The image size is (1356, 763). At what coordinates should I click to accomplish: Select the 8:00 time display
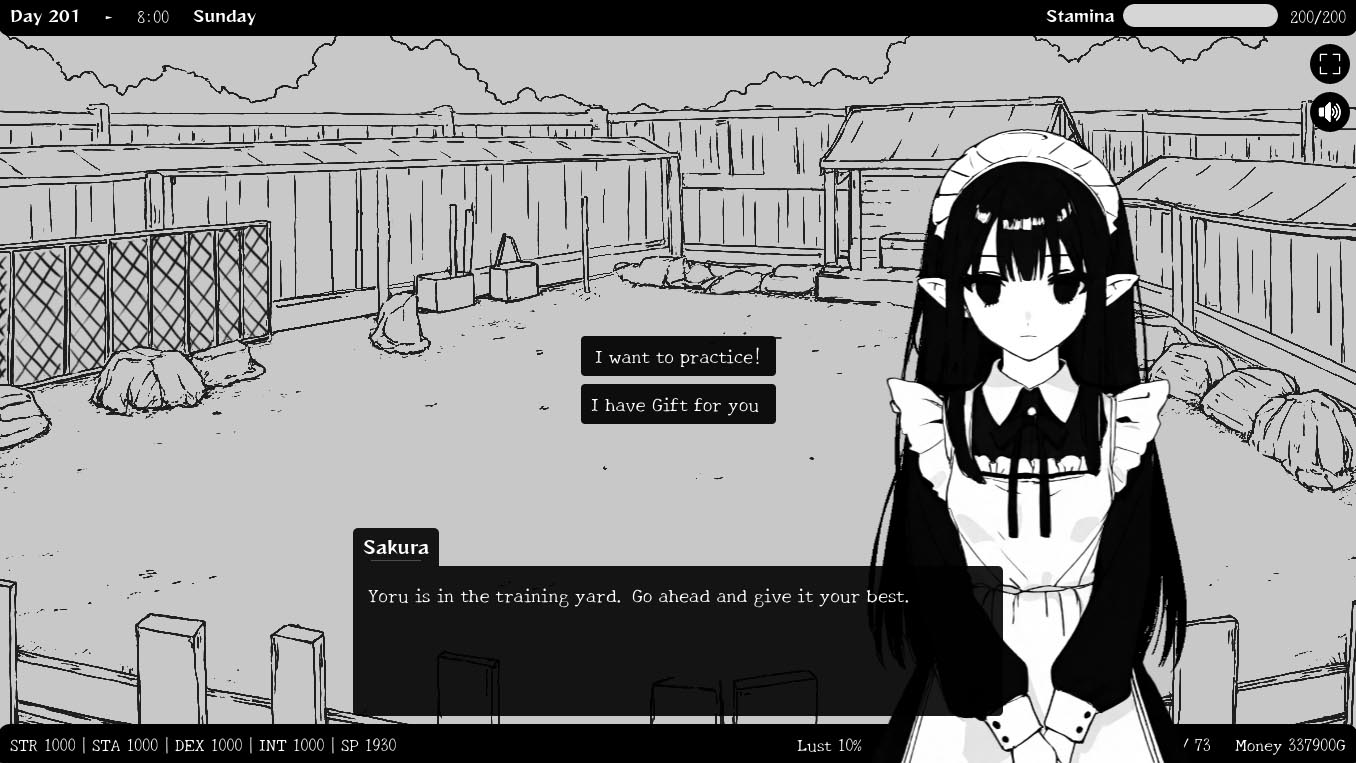coord(152,16)
